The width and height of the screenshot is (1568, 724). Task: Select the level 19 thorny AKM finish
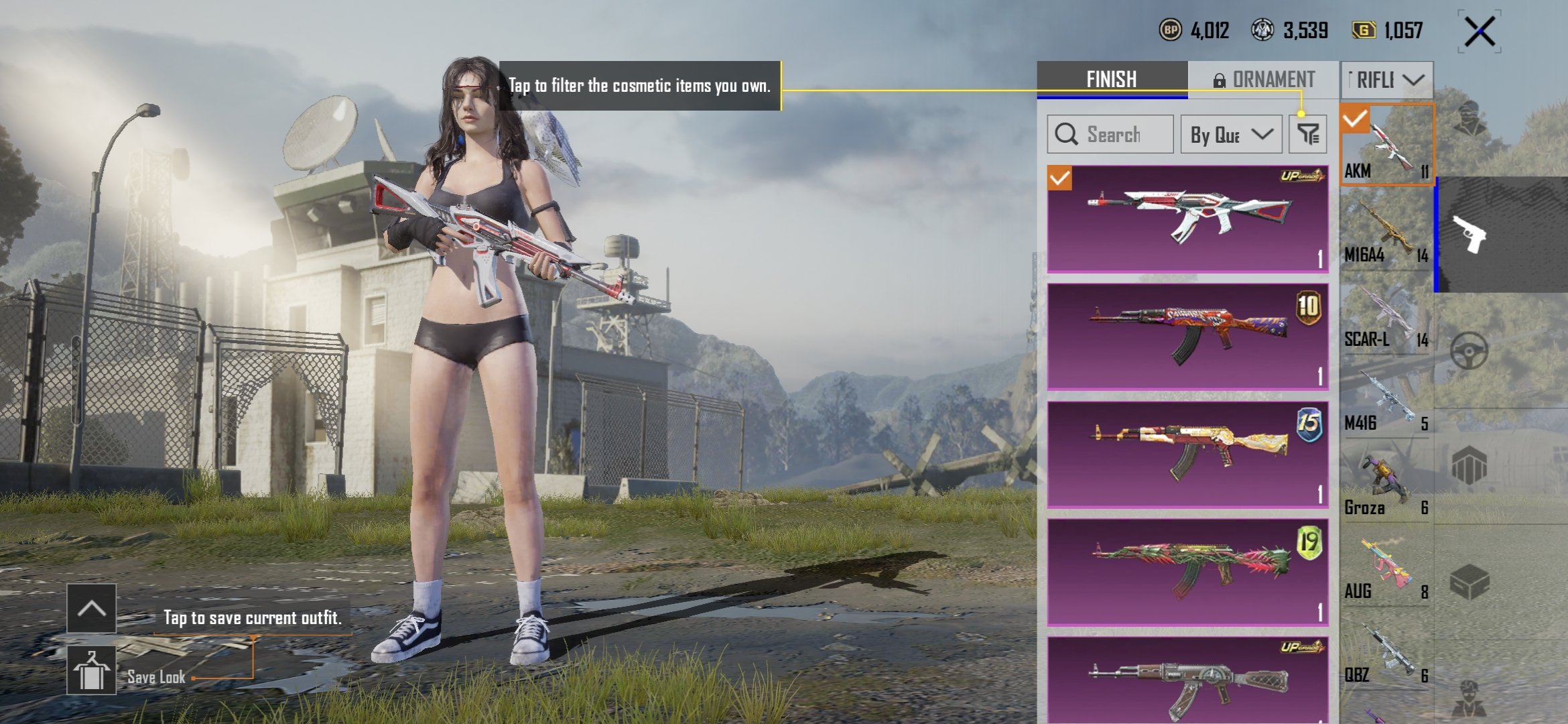click(1187, 572)
